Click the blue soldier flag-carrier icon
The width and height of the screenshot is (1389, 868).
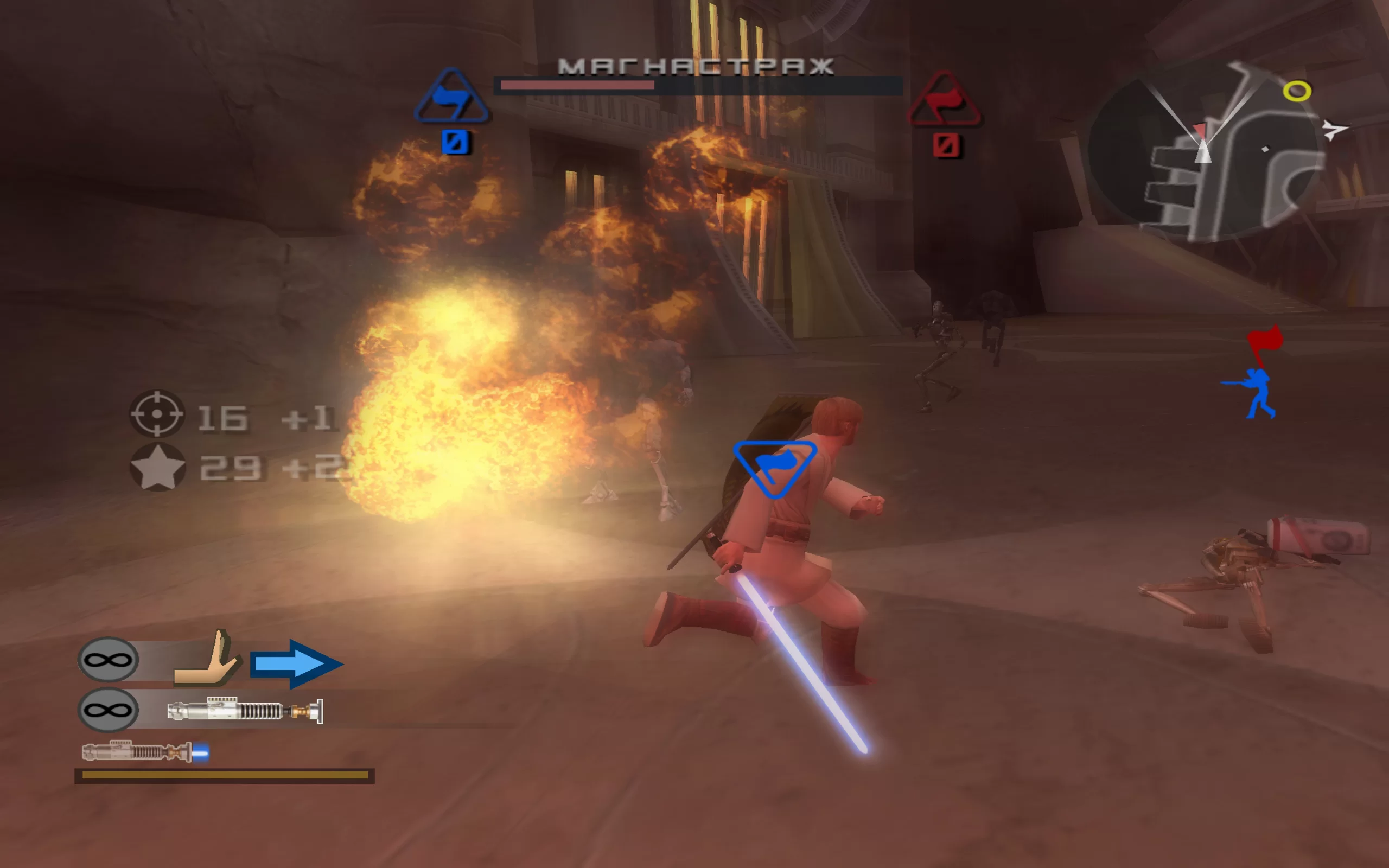(1254, 394)
